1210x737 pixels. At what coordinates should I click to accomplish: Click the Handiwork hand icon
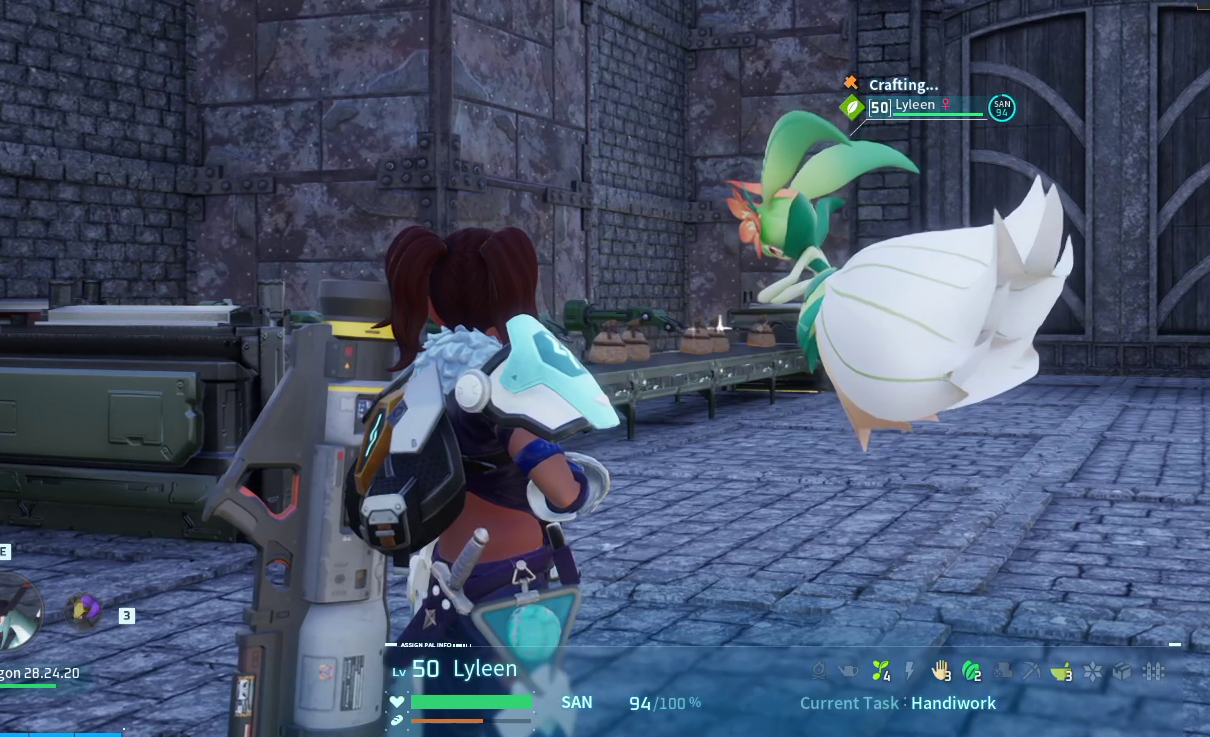click(940, 671)
